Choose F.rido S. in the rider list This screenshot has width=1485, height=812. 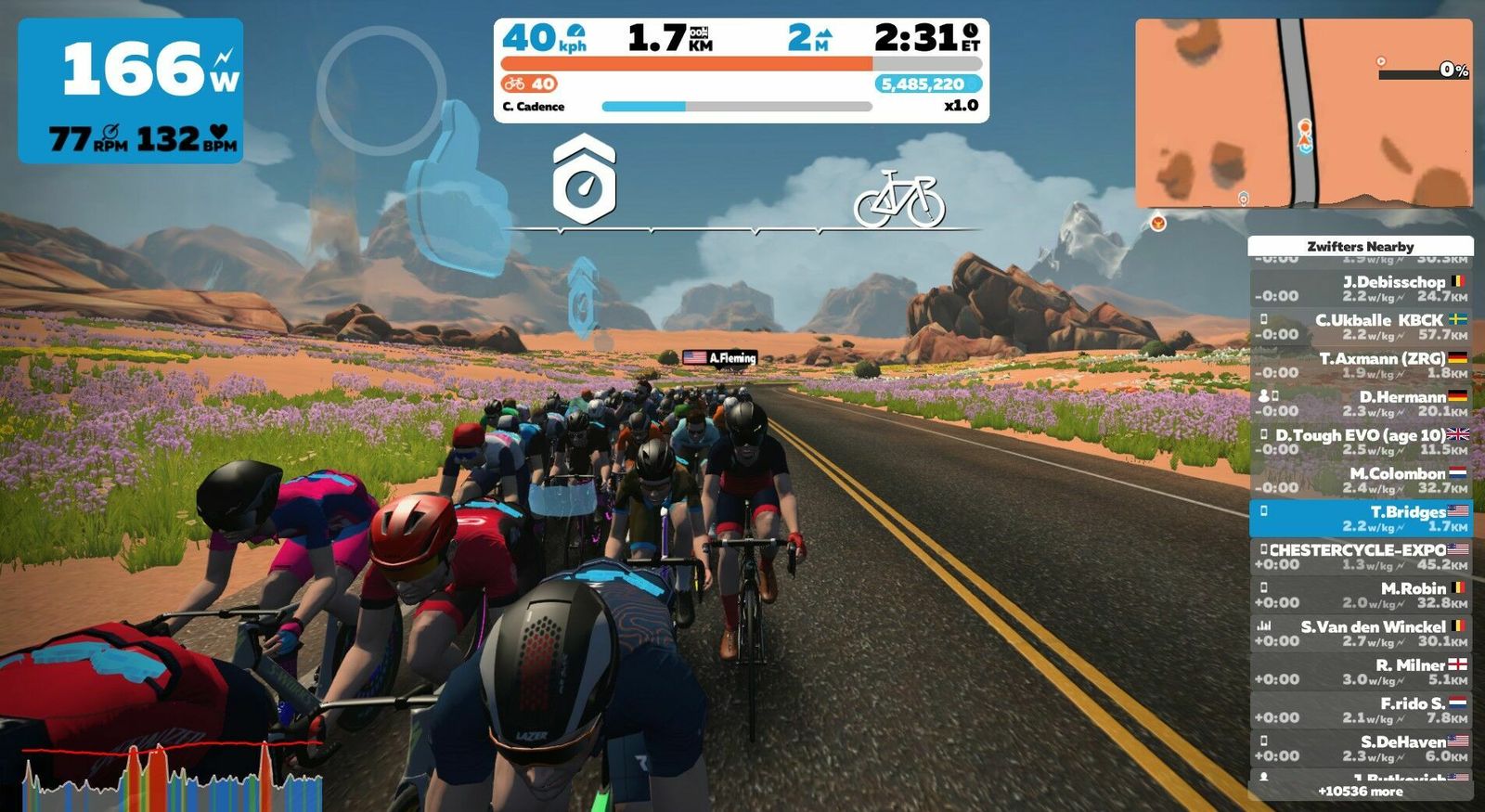tap(1361, 710)
